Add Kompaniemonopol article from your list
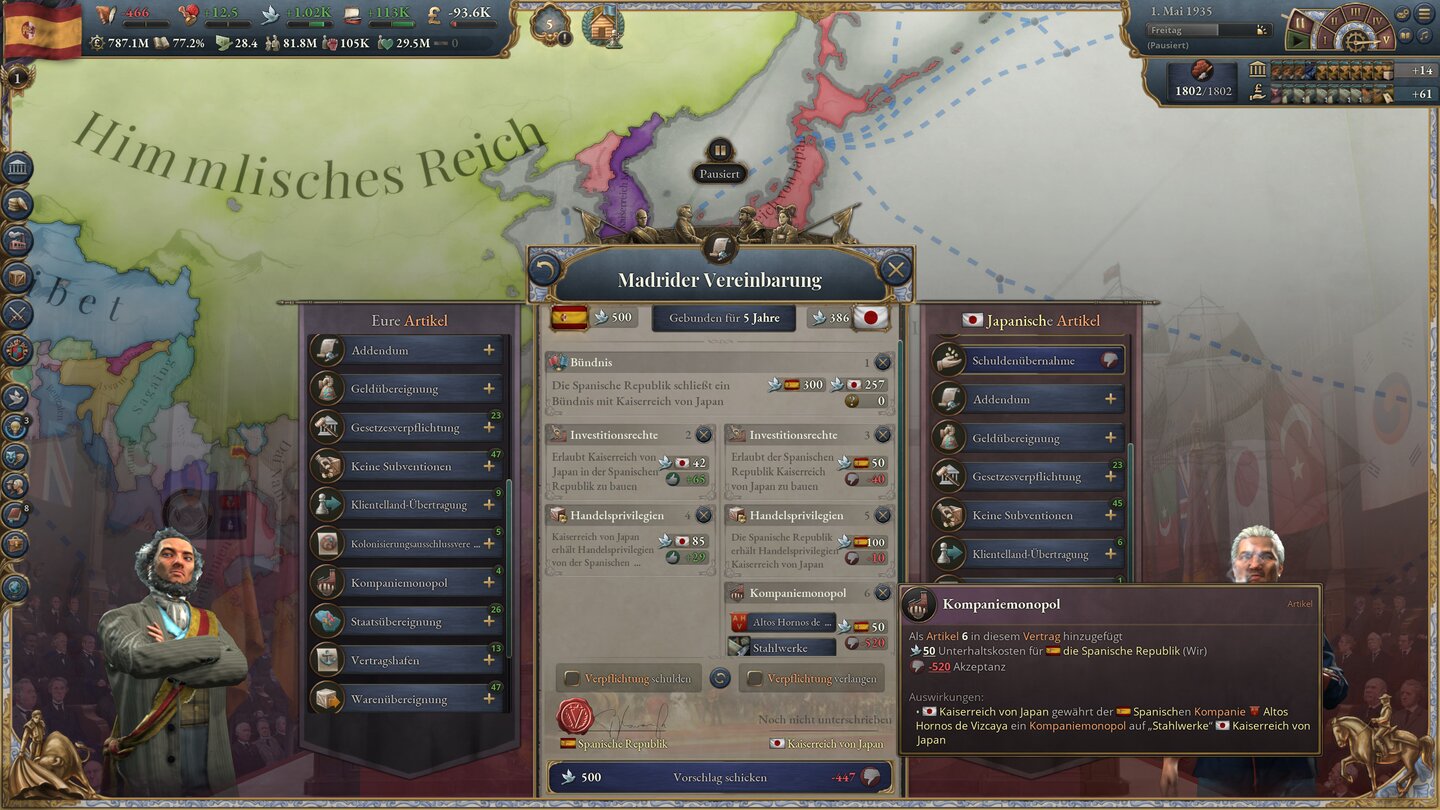 click(x=489, y=582)
